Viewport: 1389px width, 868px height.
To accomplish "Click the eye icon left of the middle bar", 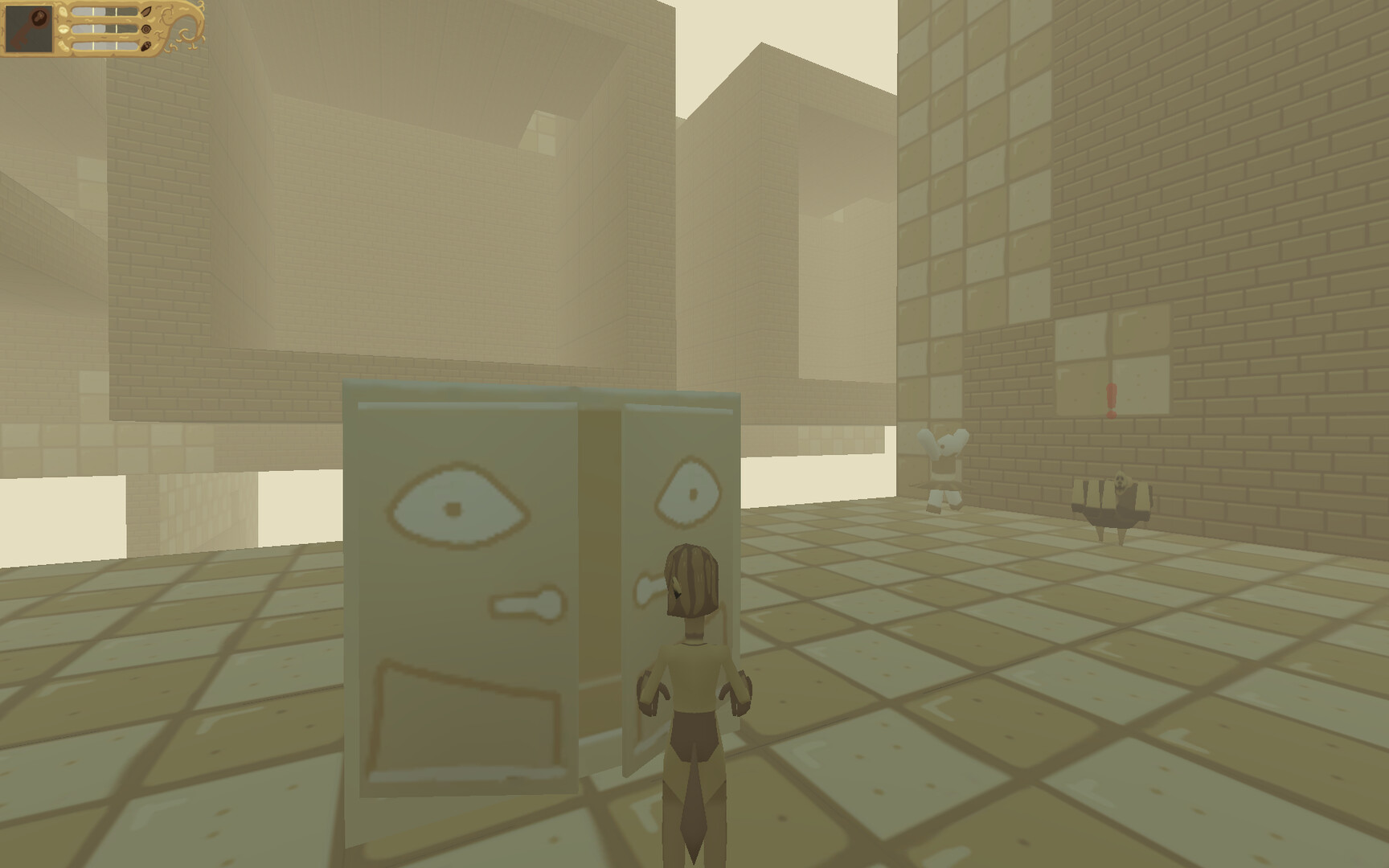I will [x=63, y=29].
